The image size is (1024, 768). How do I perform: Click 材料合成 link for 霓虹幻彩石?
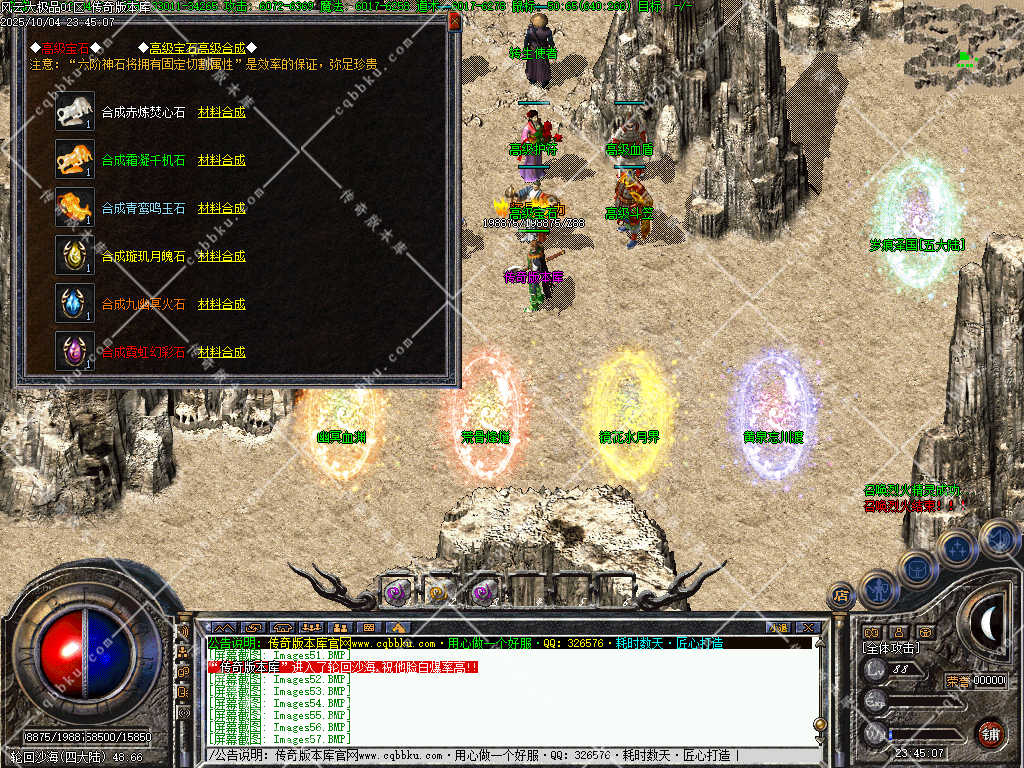[x=221, y=352]
